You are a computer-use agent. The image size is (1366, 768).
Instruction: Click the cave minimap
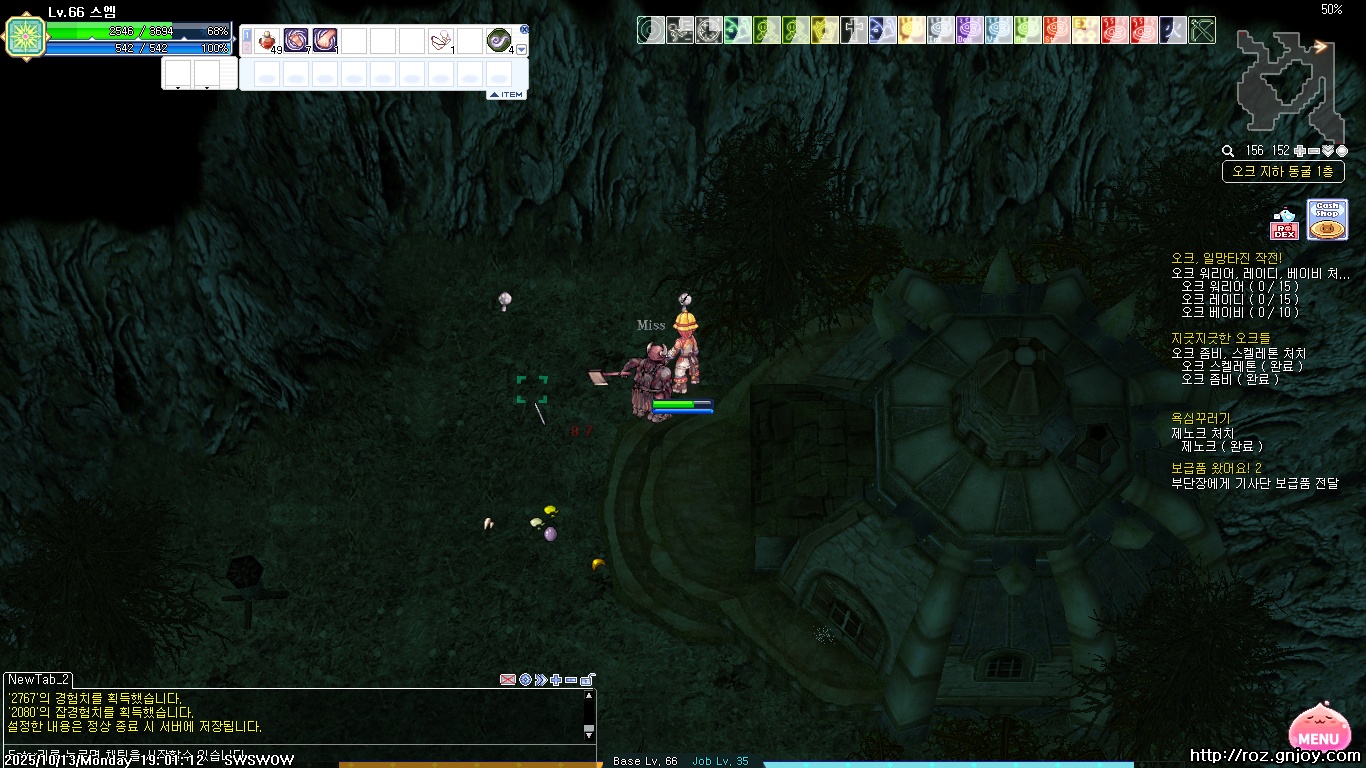click(x=1289, y=86)
